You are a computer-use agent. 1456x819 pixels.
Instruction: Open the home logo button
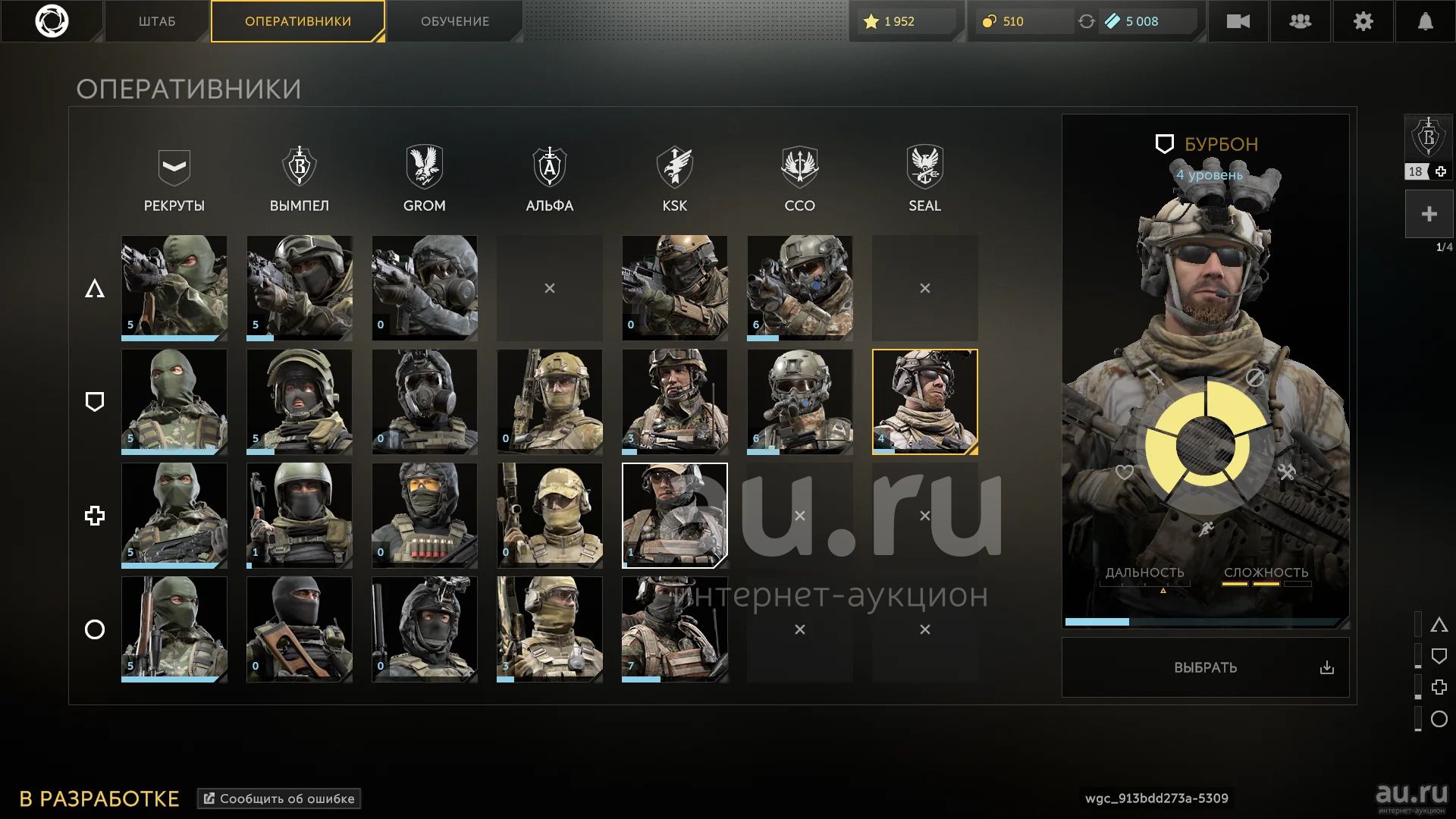(x=52, y=21)
